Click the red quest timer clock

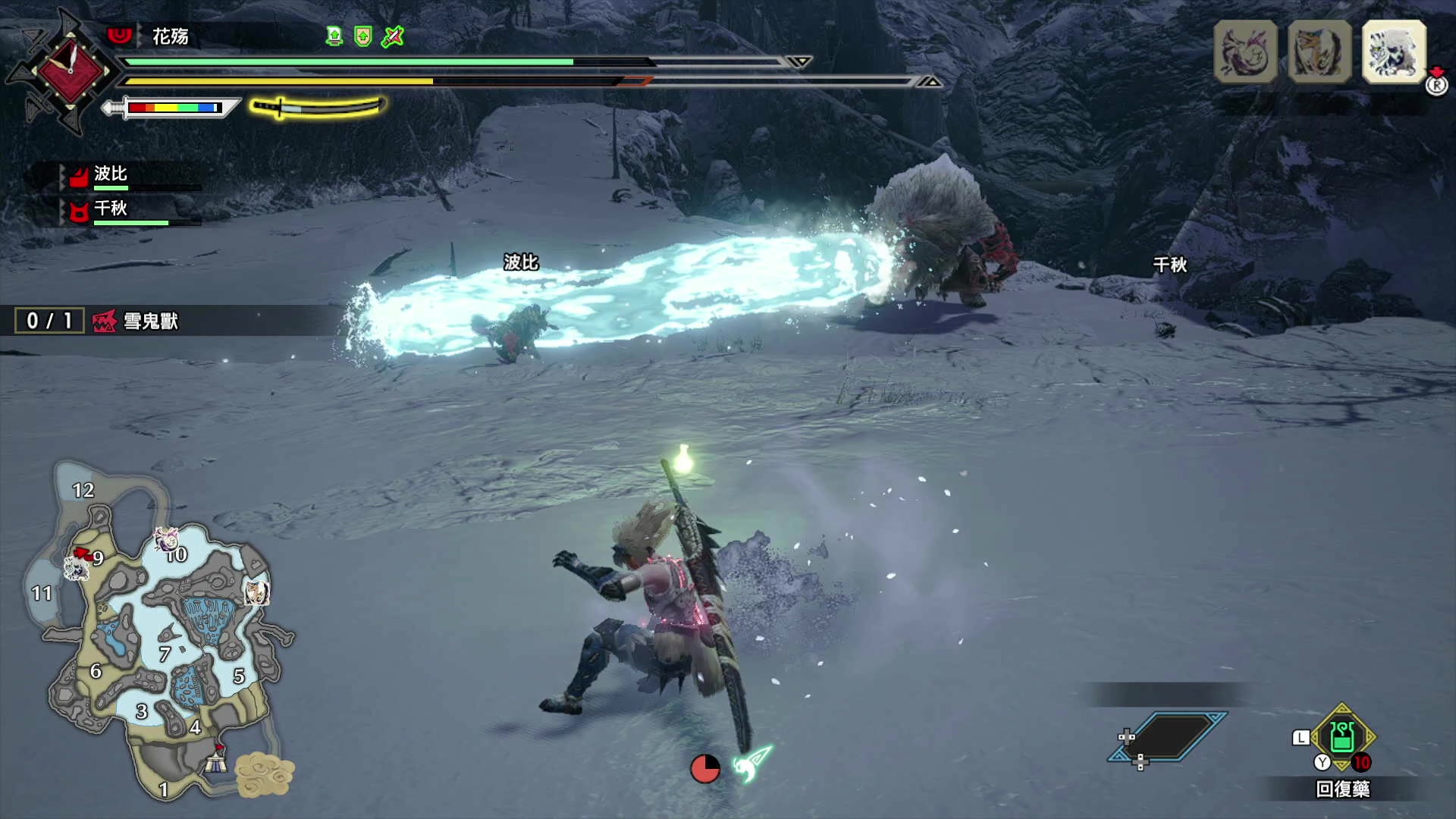point(70,71)
